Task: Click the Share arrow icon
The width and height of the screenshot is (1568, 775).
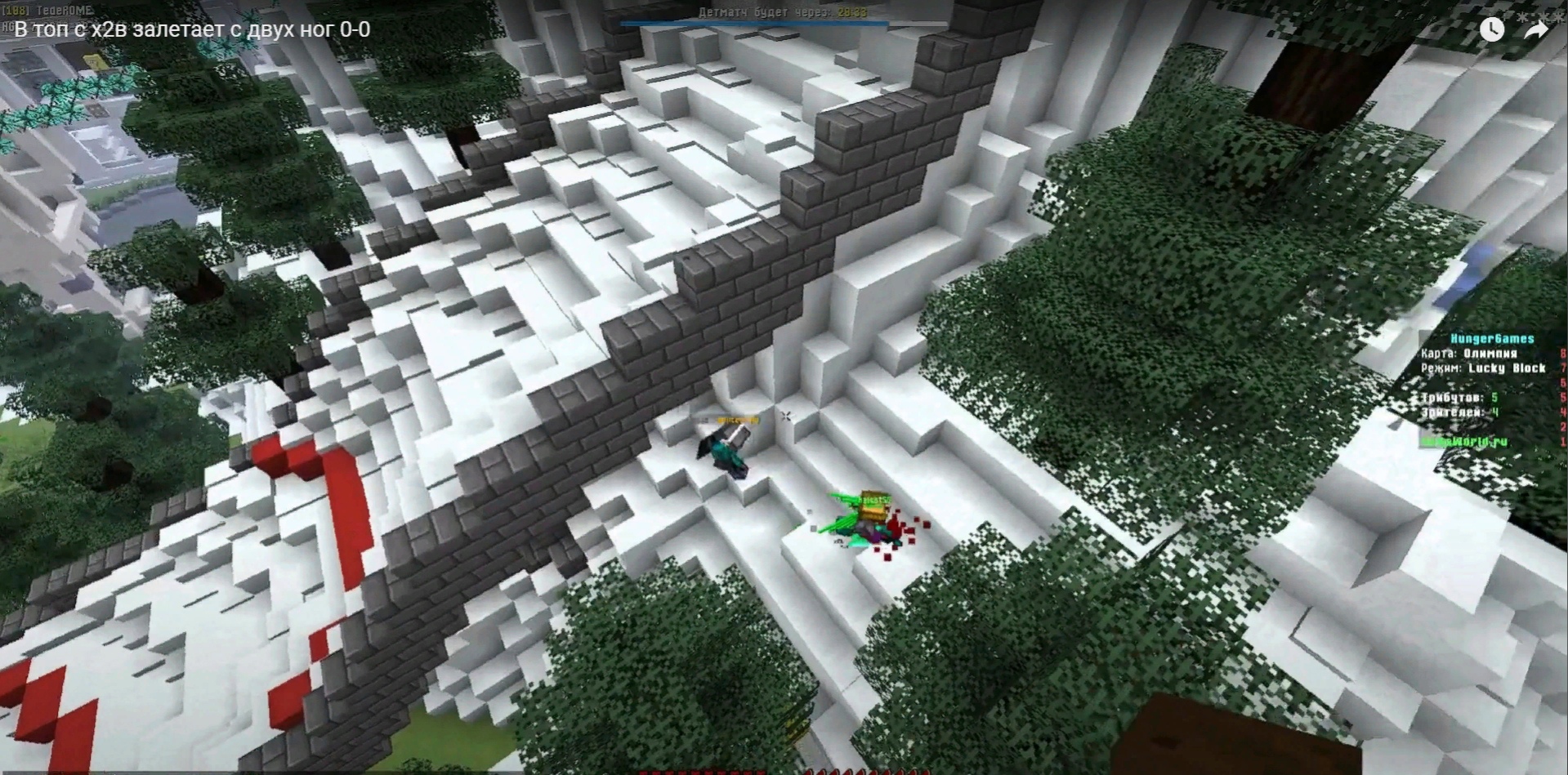Action: click(x=1534, y=29)
